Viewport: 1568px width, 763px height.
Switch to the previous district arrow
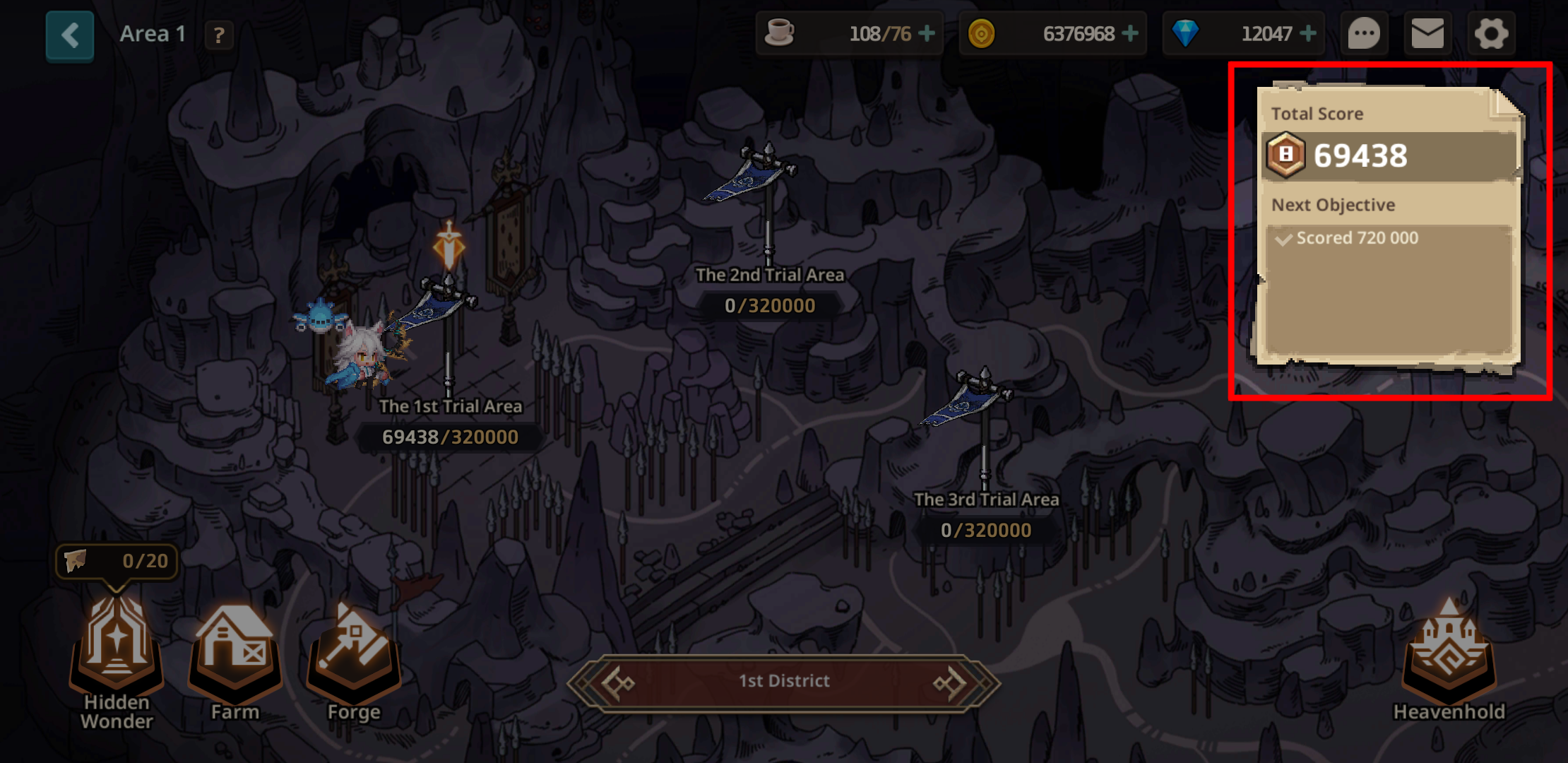(x=618, y=682)
